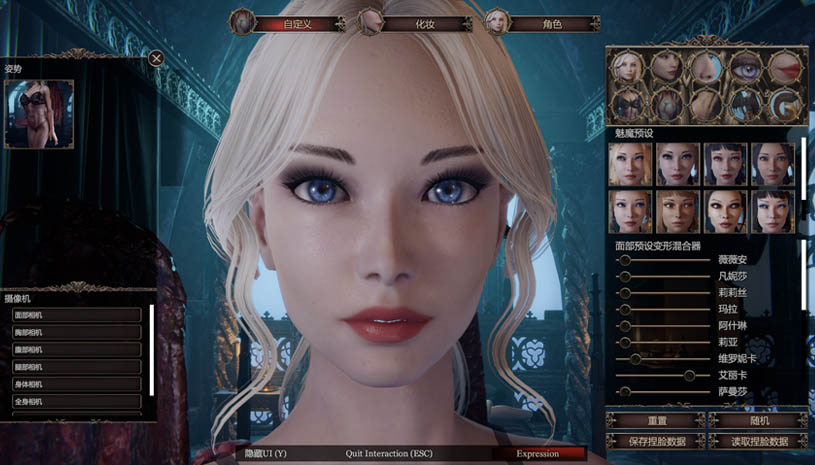This screenshot has height=465, width=815.
Task: Open the wings customization category icon
Action: tap(744, 103)
